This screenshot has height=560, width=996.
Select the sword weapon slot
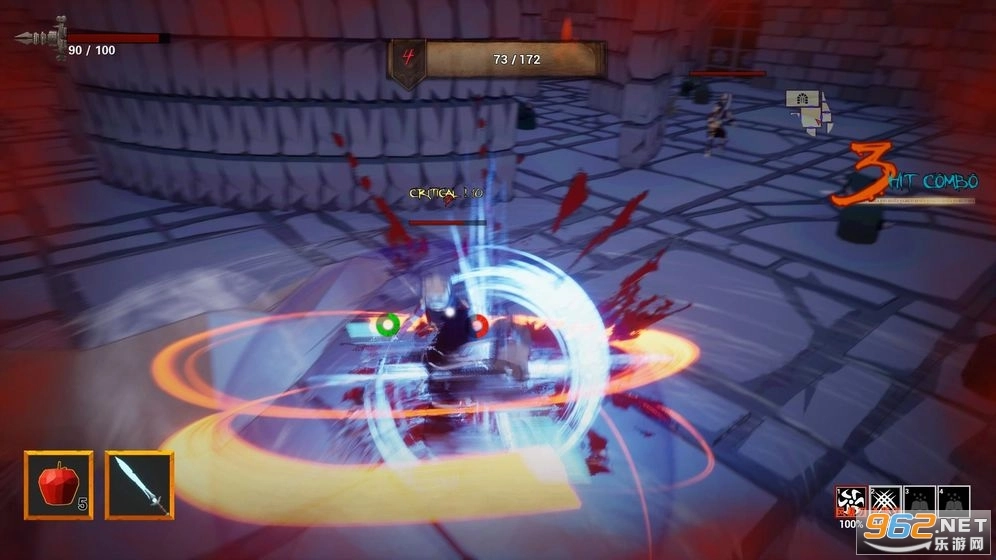click(x=139, y=485)
